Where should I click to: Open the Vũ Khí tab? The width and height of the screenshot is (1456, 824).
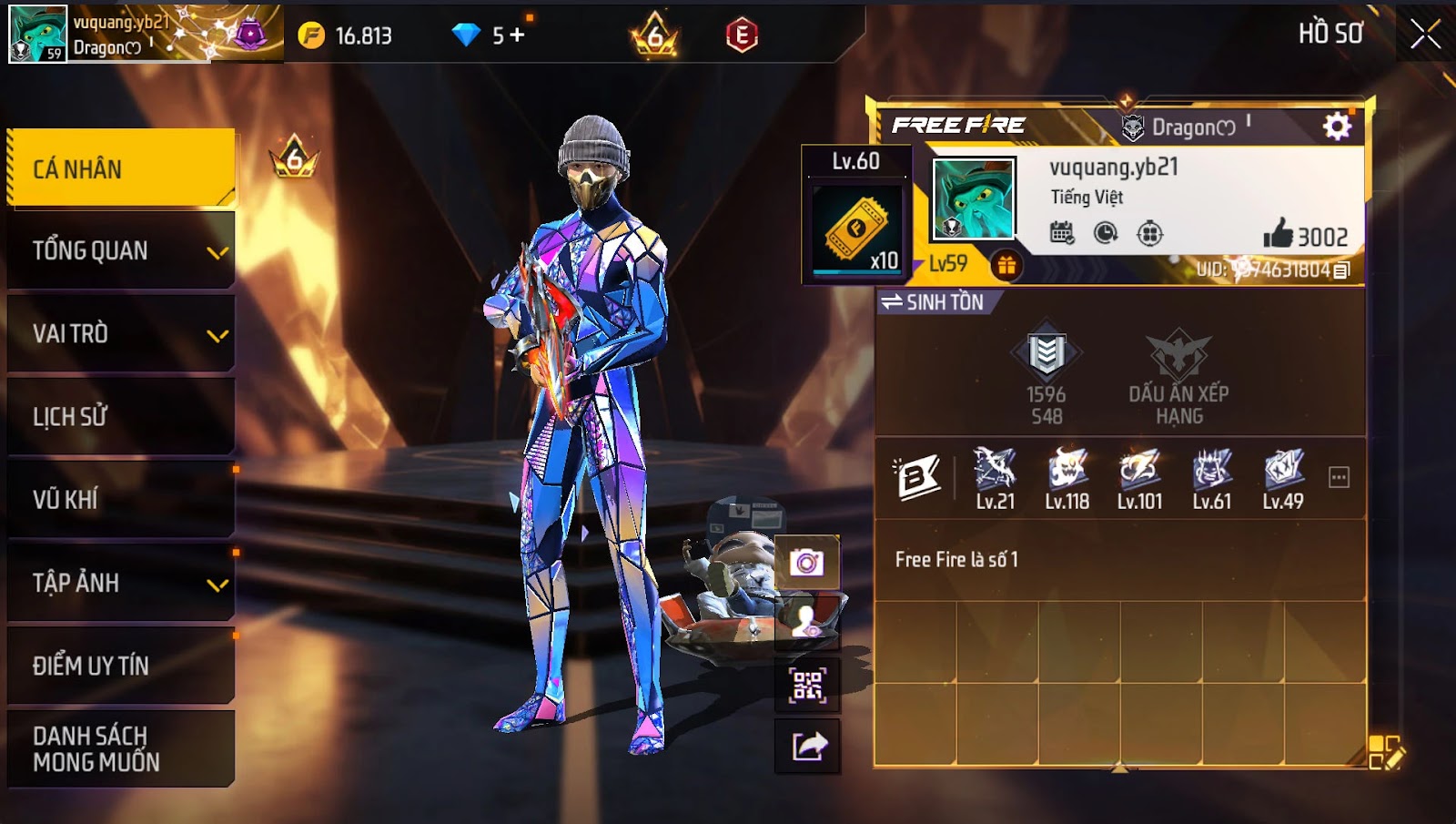[120, 500]
